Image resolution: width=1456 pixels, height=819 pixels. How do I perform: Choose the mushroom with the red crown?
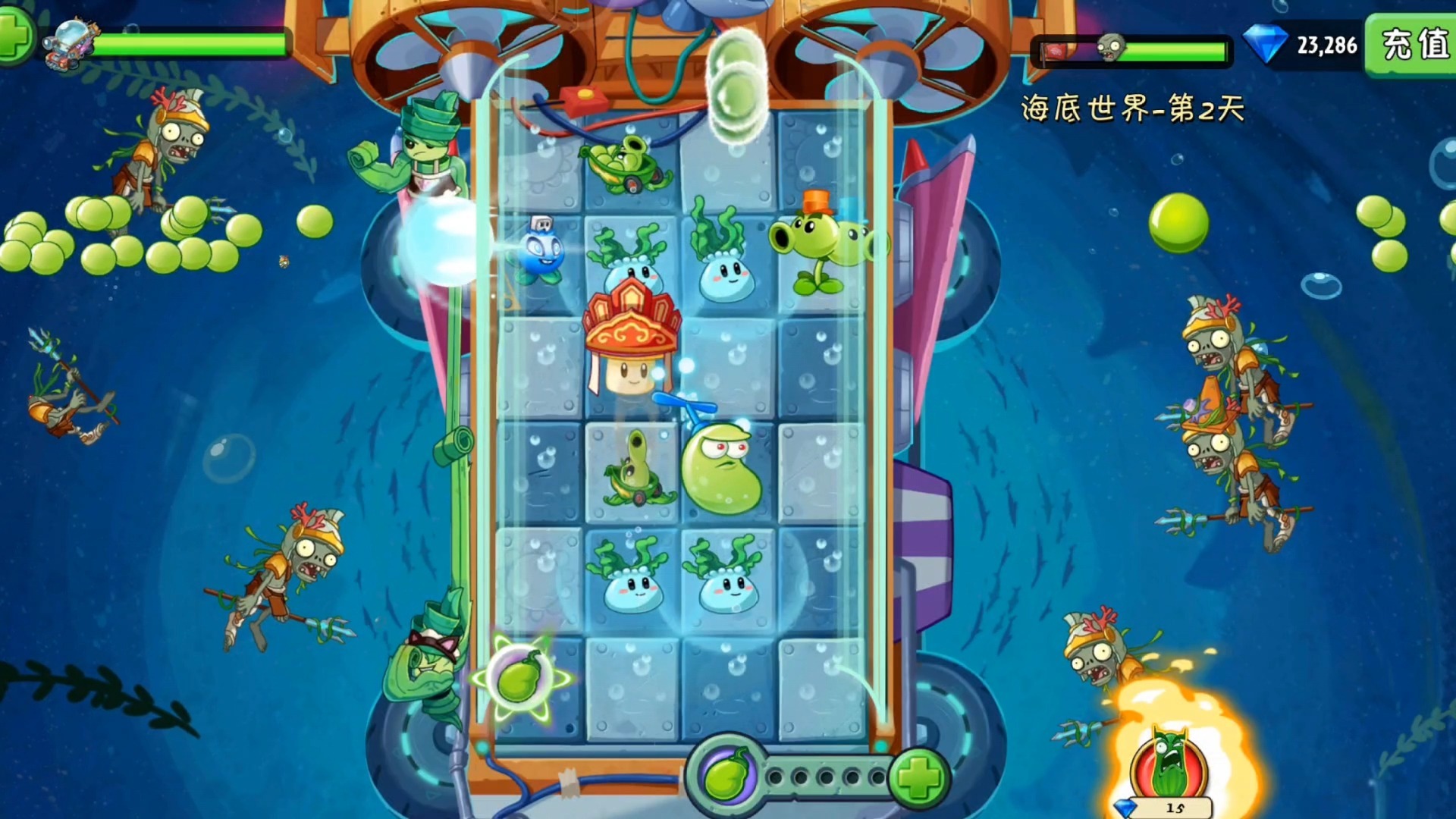pos(631,341)
